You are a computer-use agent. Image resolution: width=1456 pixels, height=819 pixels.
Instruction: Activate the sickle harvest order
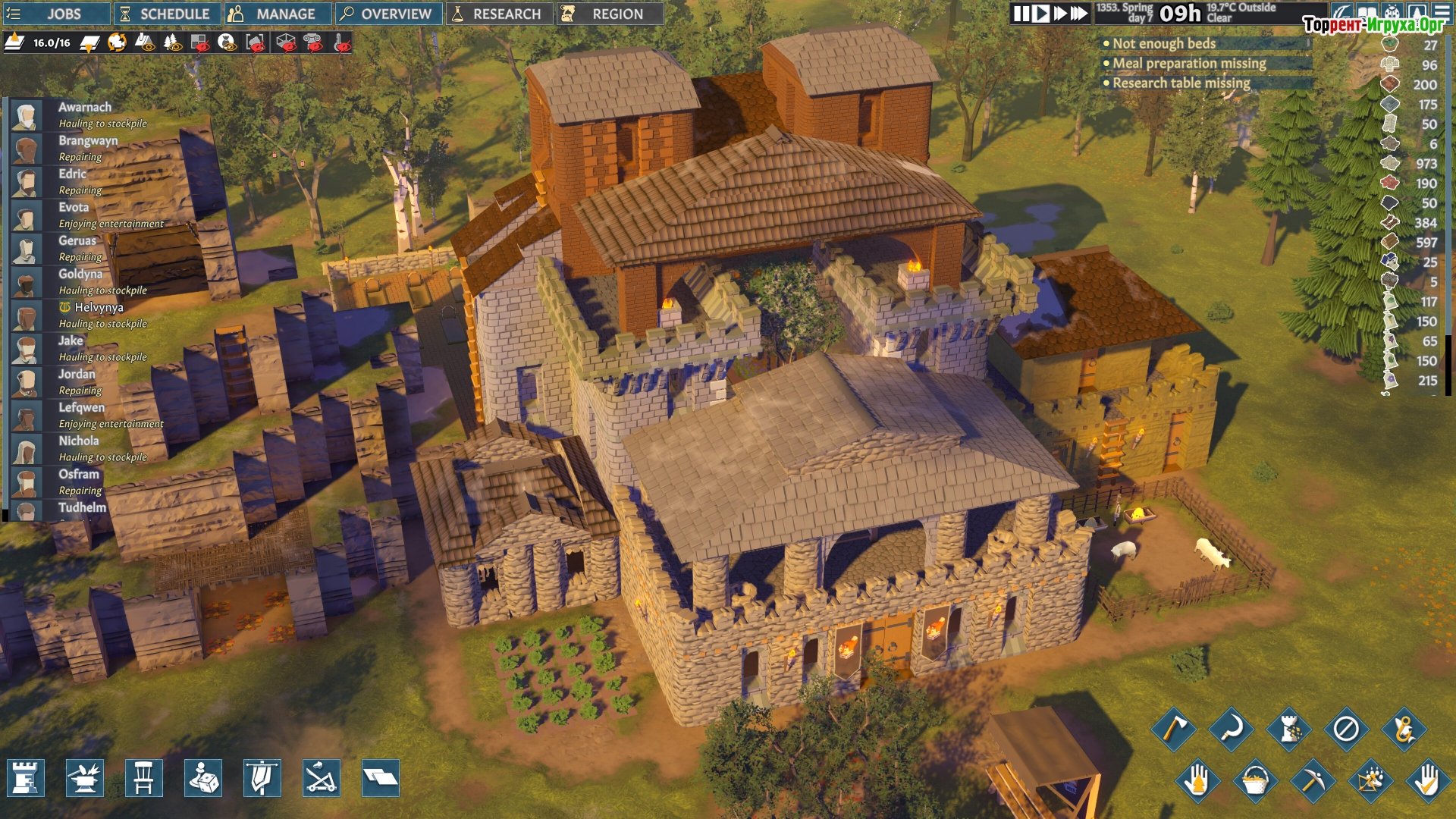[1231, 730]
